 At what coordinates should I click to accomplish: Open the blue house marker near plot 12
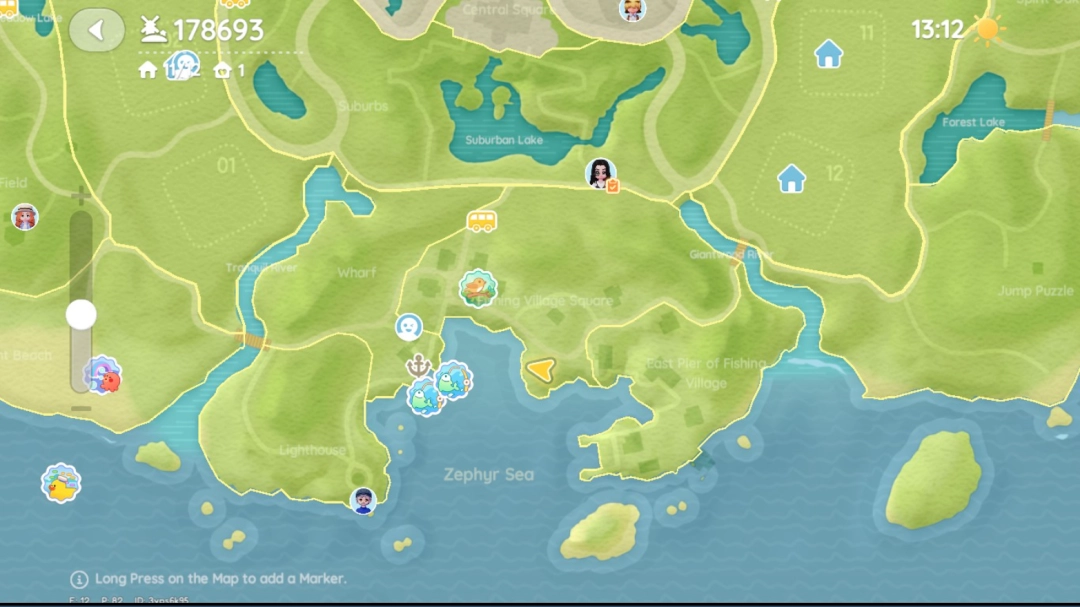pyautogui.click(x=792, y=179)
